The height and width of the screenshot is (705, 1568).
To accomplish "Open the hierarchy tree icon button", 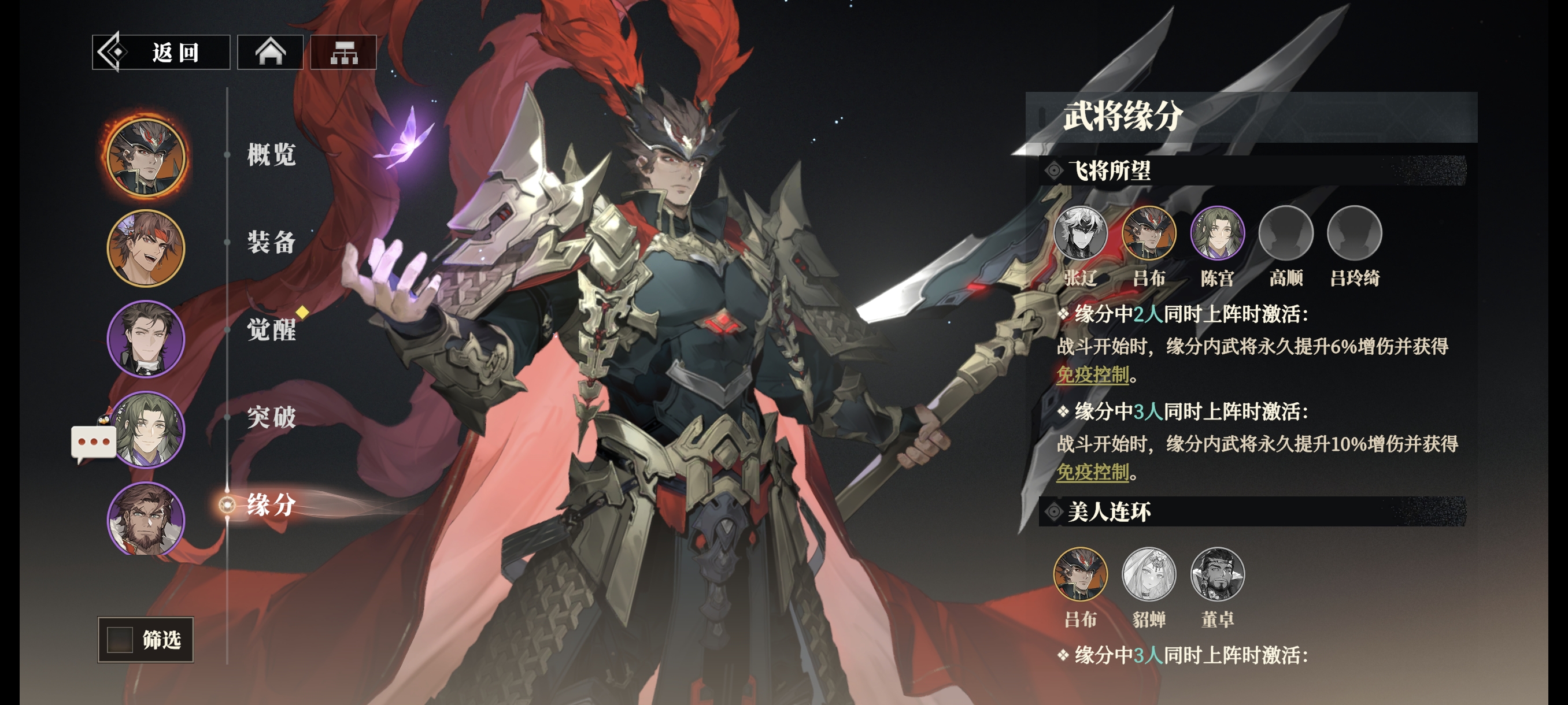I will [344, 53].
